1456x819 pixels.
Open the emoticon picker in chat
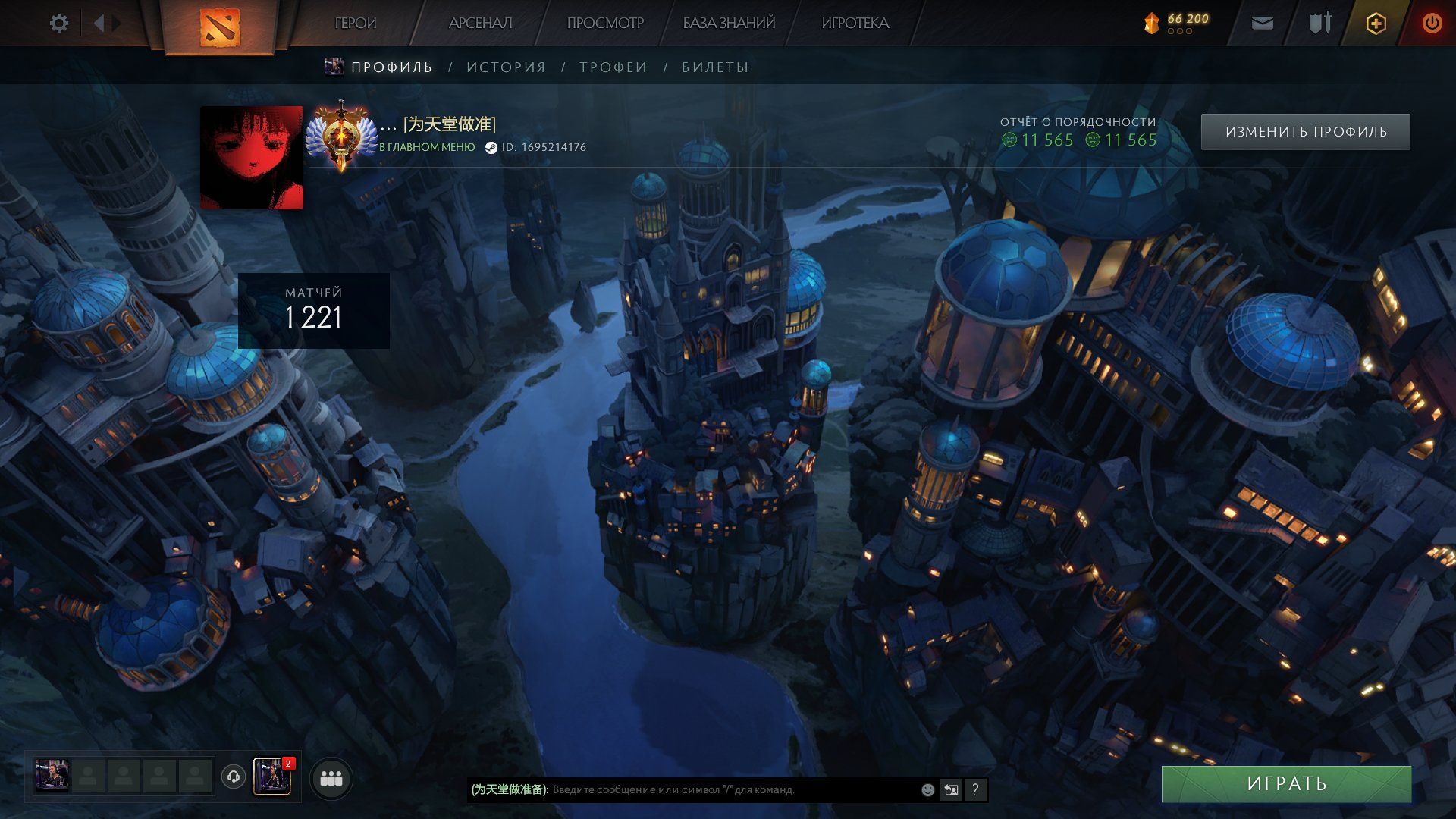point(927,790)
